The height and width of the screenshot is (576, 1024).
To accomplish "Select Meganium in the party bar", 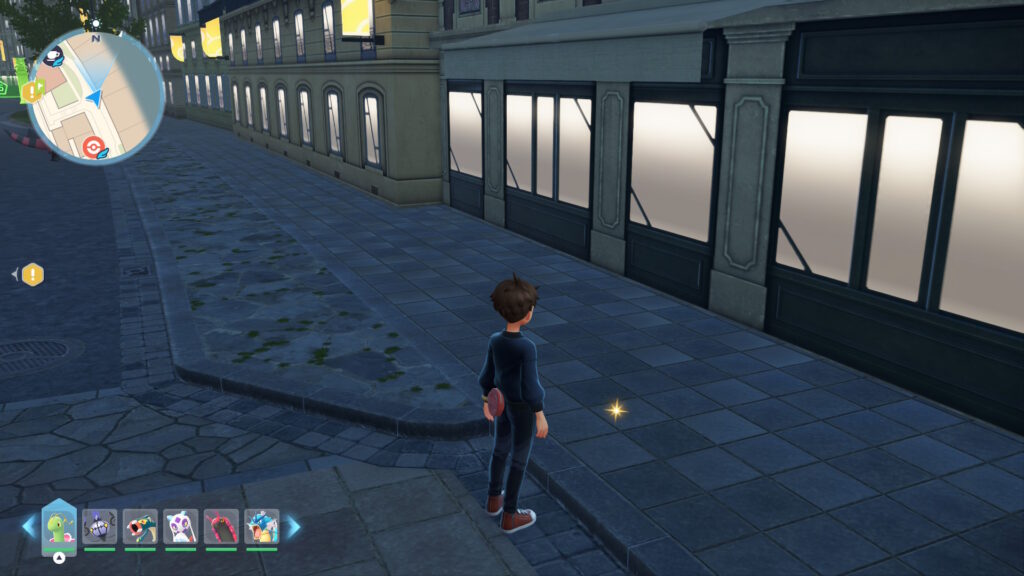I will pyautogui.click(x=59, y=526).
